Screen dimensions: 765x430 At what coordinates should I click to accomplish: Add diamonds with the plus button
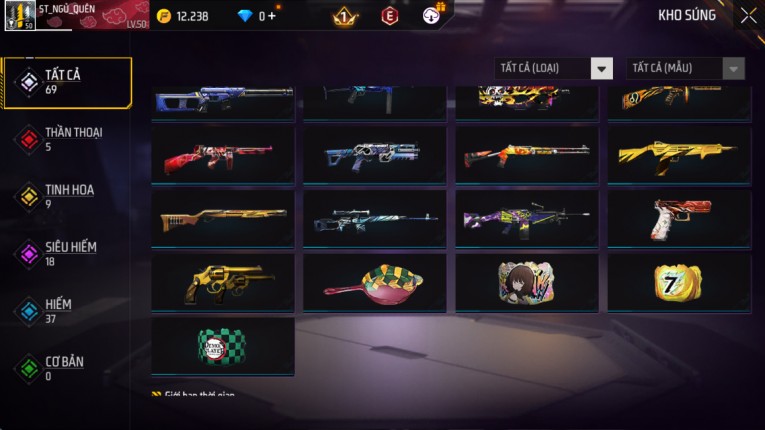pyautogui.click(x=272, y=16)
